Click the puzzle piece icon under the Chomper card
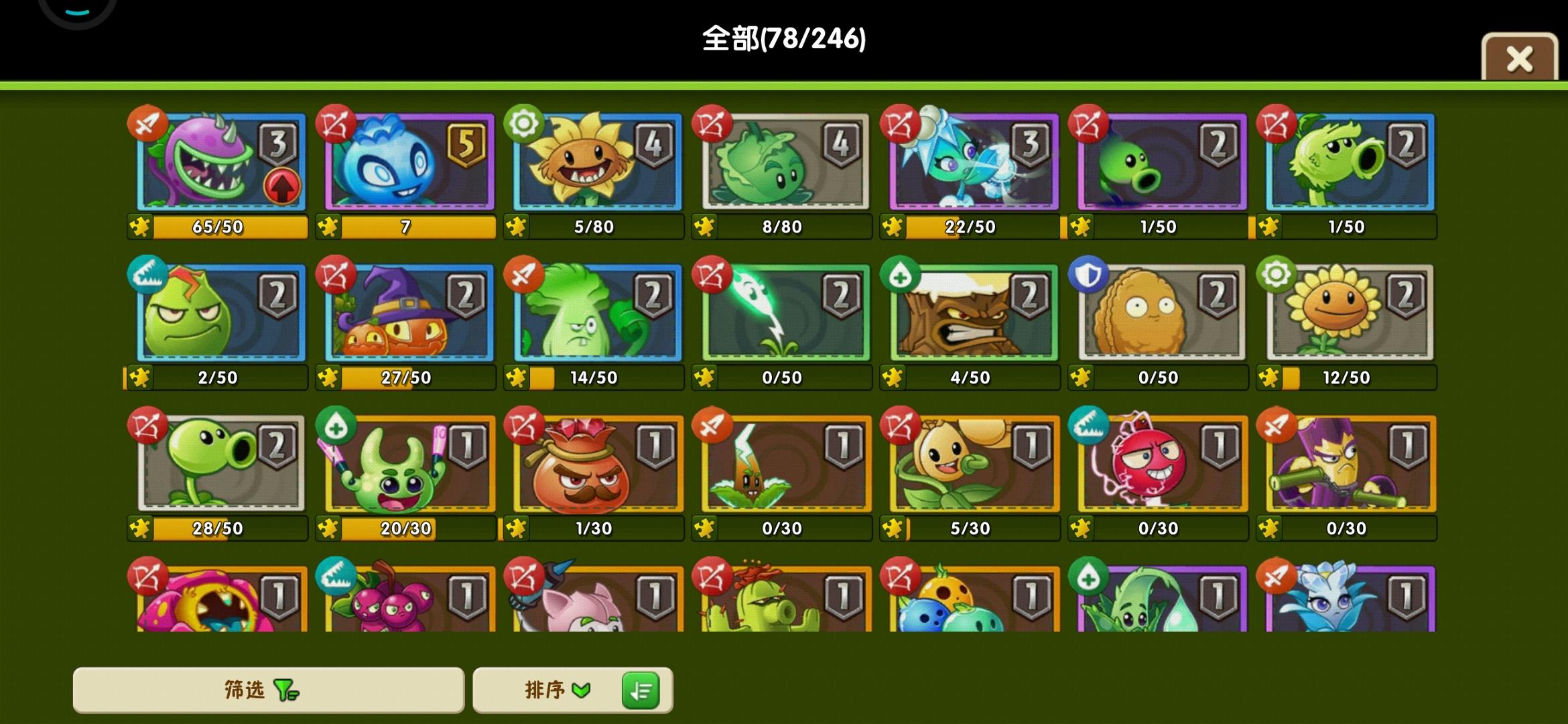 [139, 227]
